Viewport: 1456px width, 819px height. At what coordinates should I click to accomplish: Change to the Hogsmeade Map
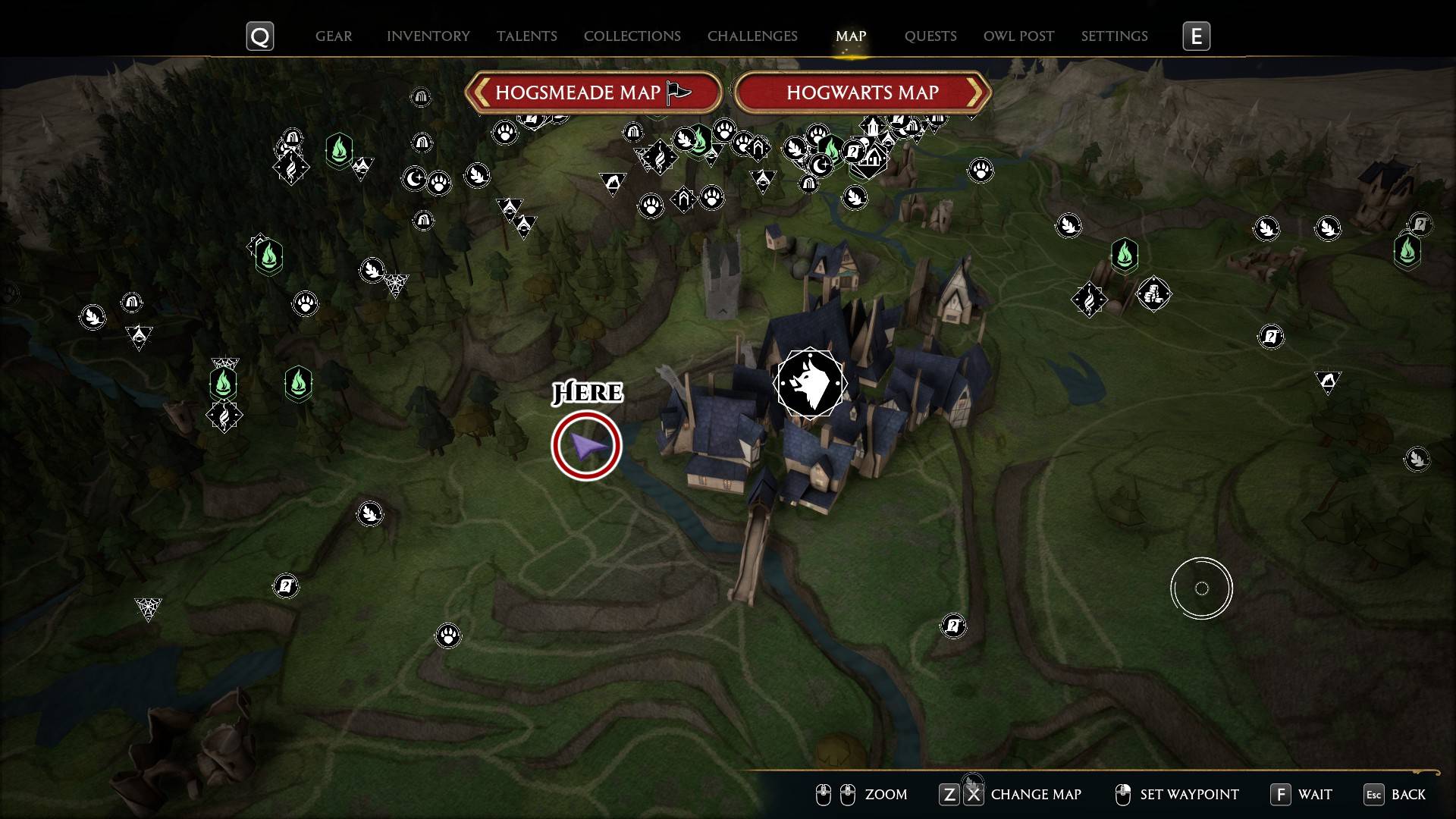[592, 93]
